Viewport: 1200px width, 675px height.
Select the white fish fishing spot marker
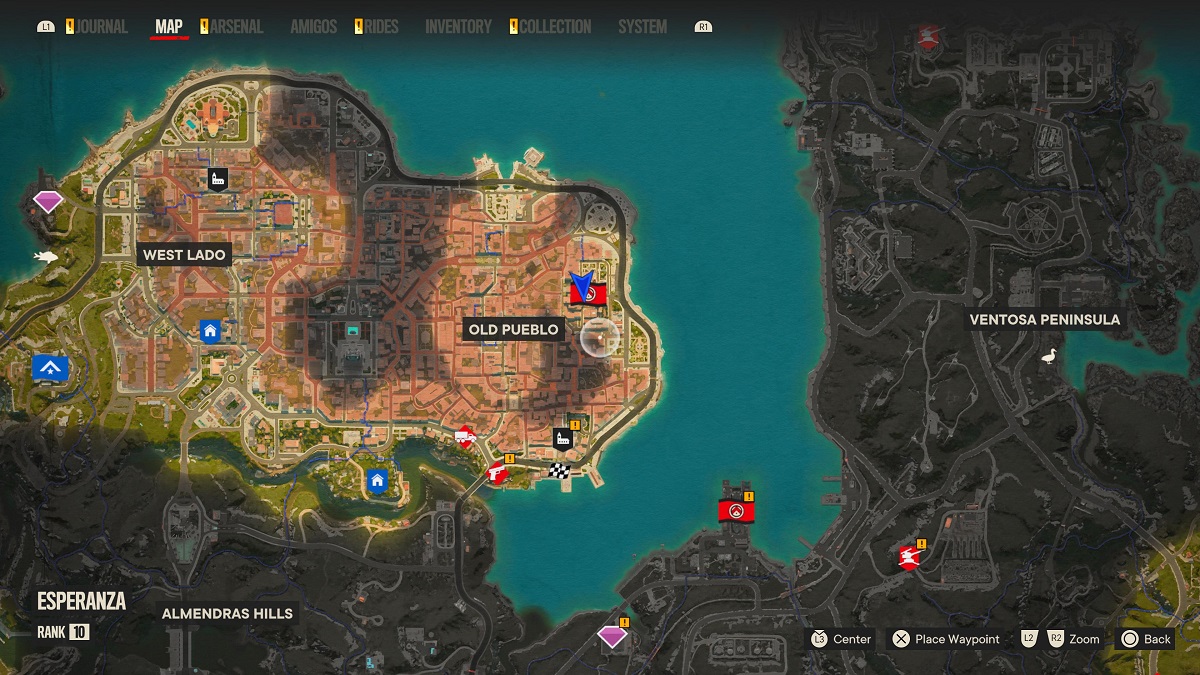[x=45, y=257]
